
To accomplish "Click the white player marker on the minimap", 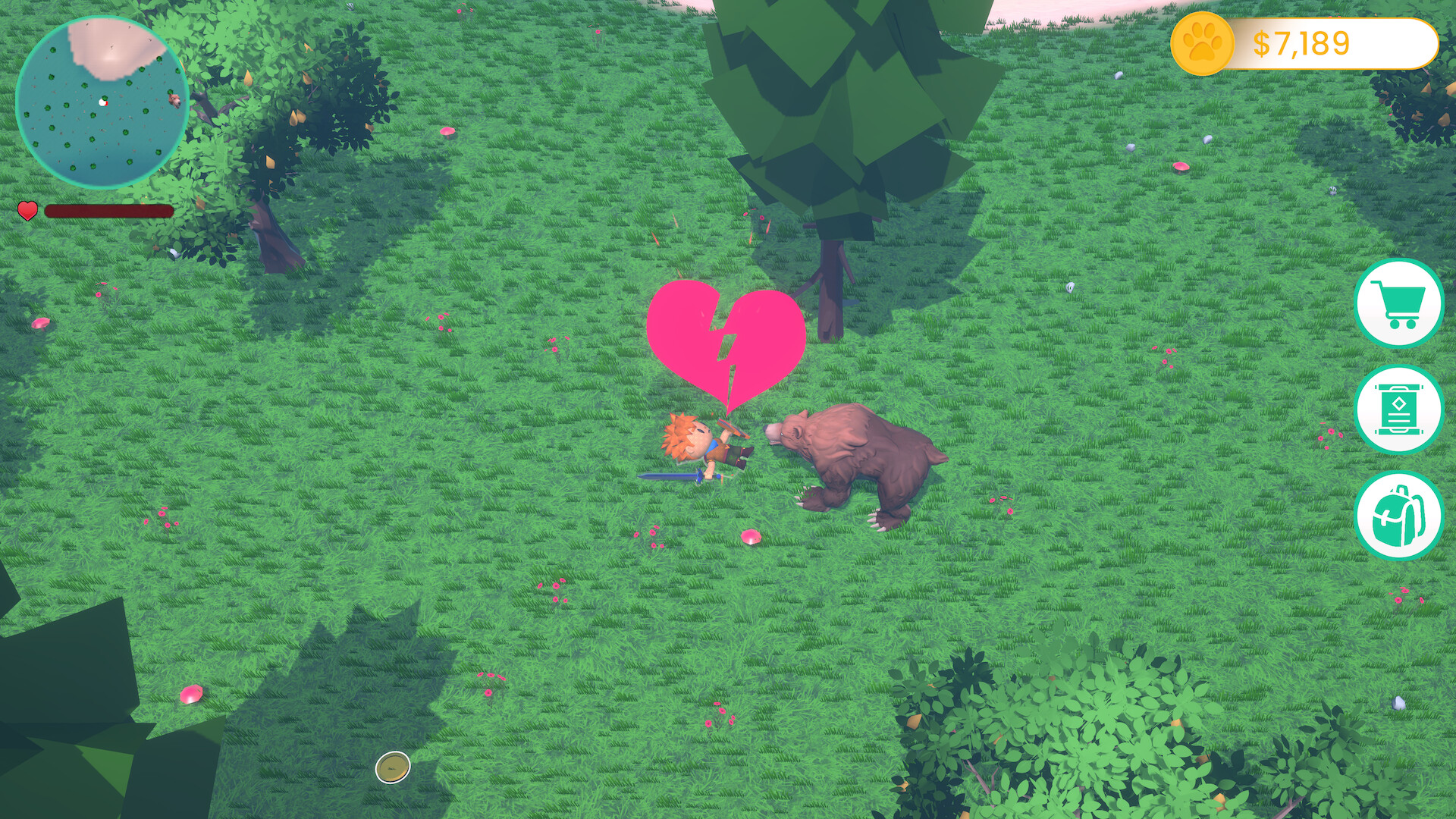I will click(103, 102).
